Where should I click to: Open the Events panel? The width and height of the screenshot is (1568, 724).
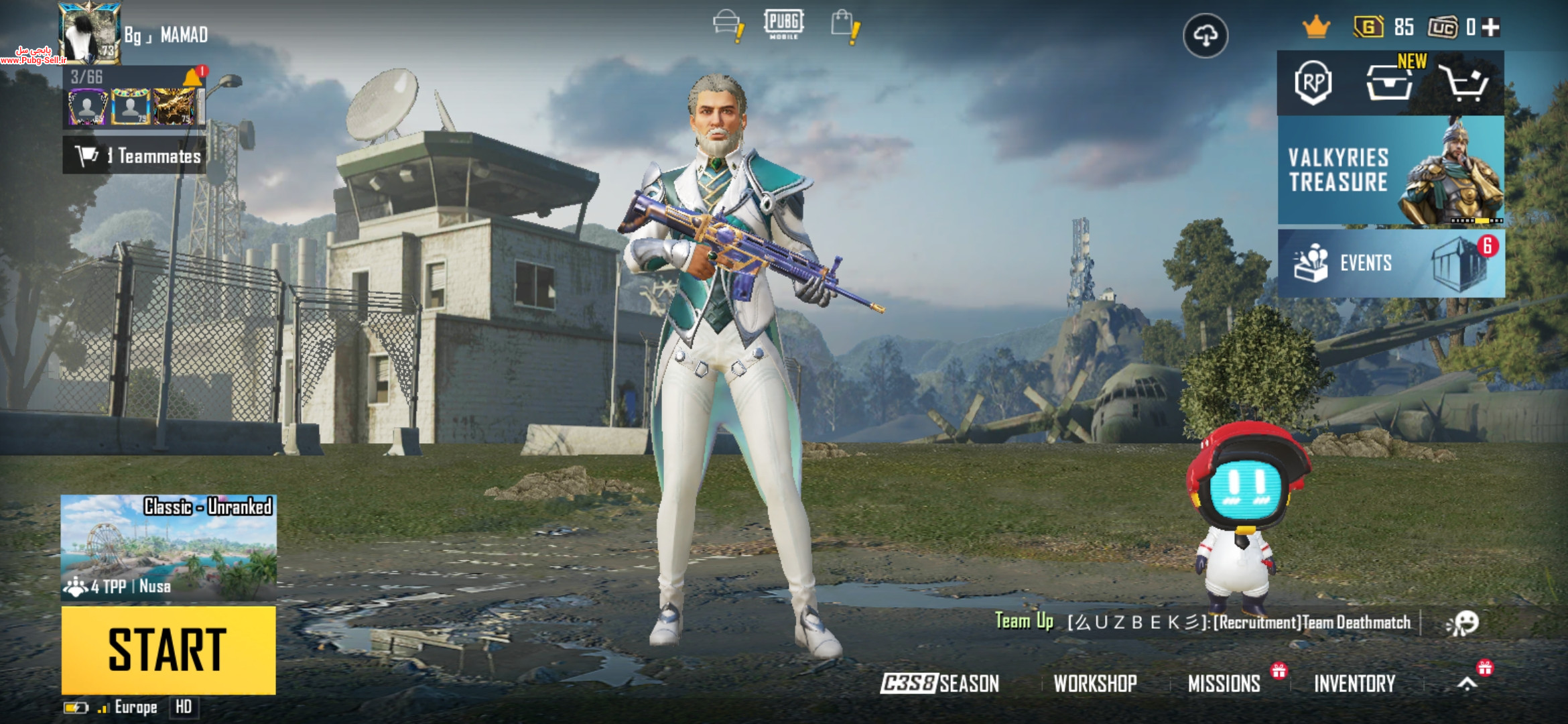[x=1390, y=263]
